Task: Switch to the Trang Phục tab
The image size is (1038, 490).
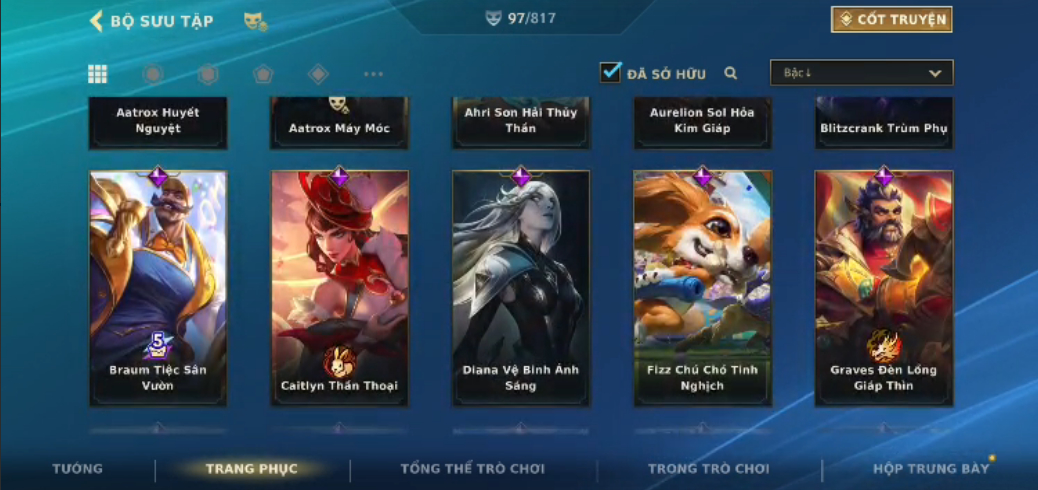Action: coord(252,469)
